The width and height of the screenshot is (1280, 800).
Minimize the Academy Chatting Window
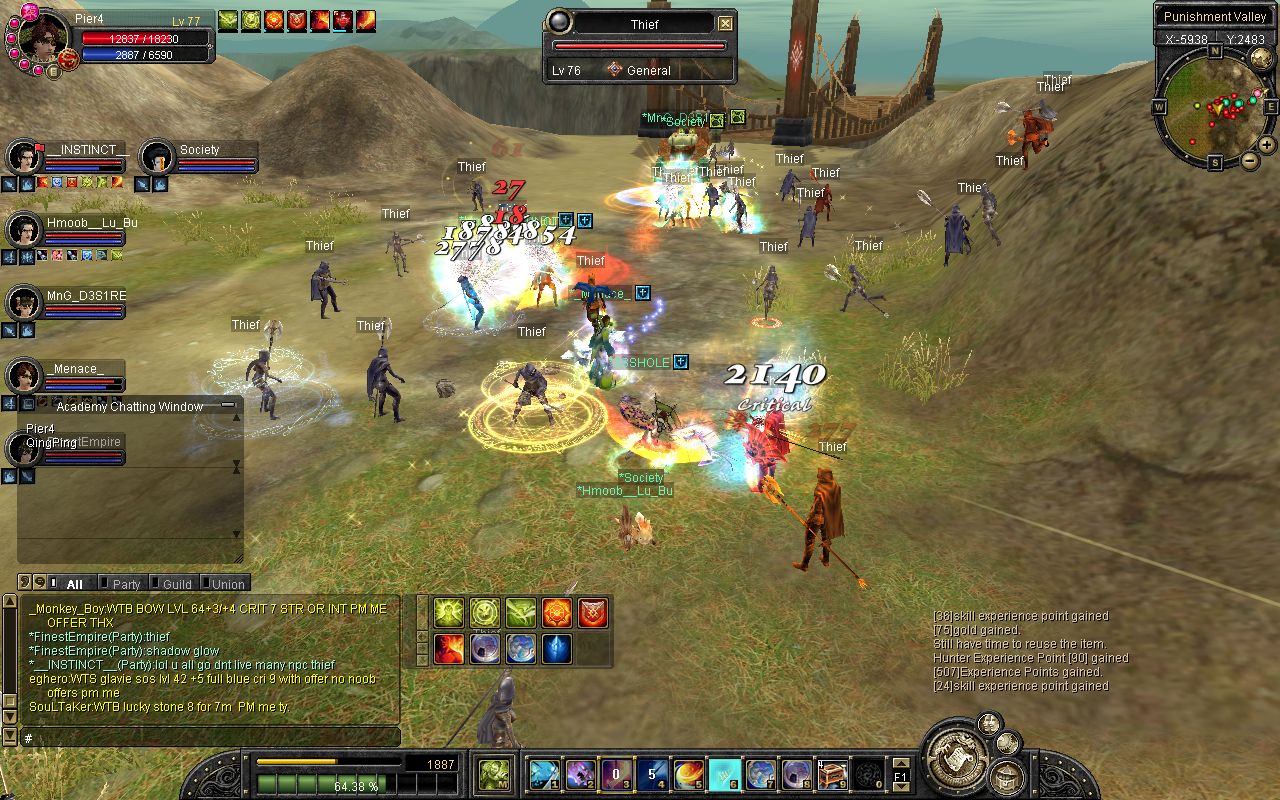point(229,406)
